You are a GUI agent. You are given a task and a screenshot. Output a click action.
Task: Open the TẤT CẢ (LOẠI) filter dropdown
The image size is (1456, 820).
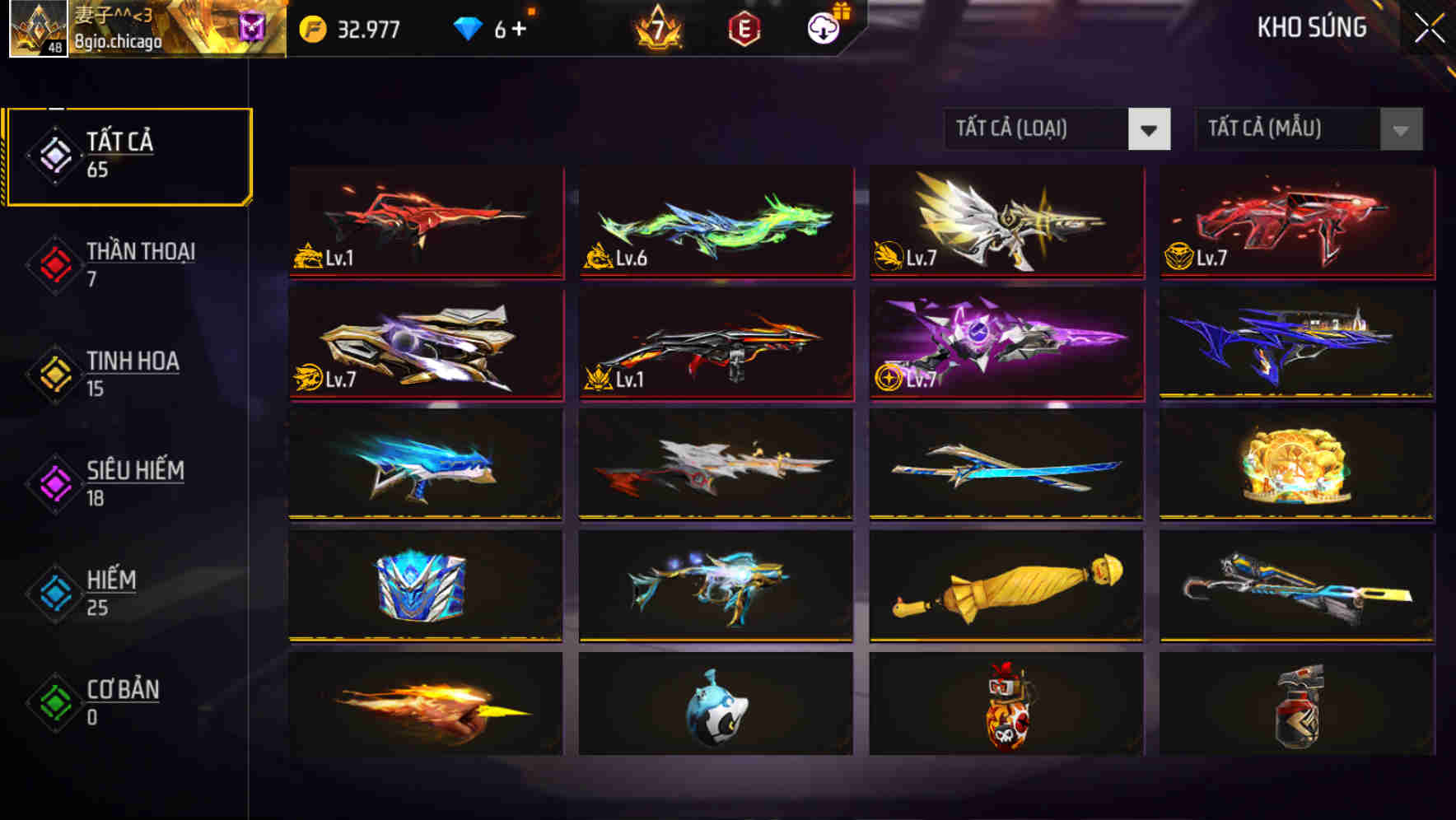pyautogui.click(x=1057, y=129)
